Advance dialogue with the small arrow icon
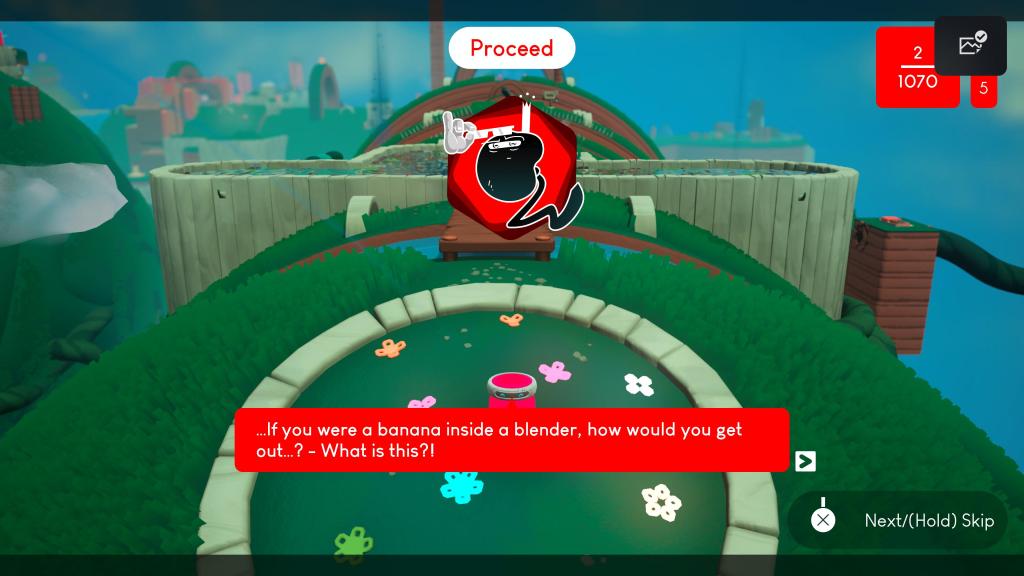Viewport: 1024px width, 576px height. click(805, 461)
